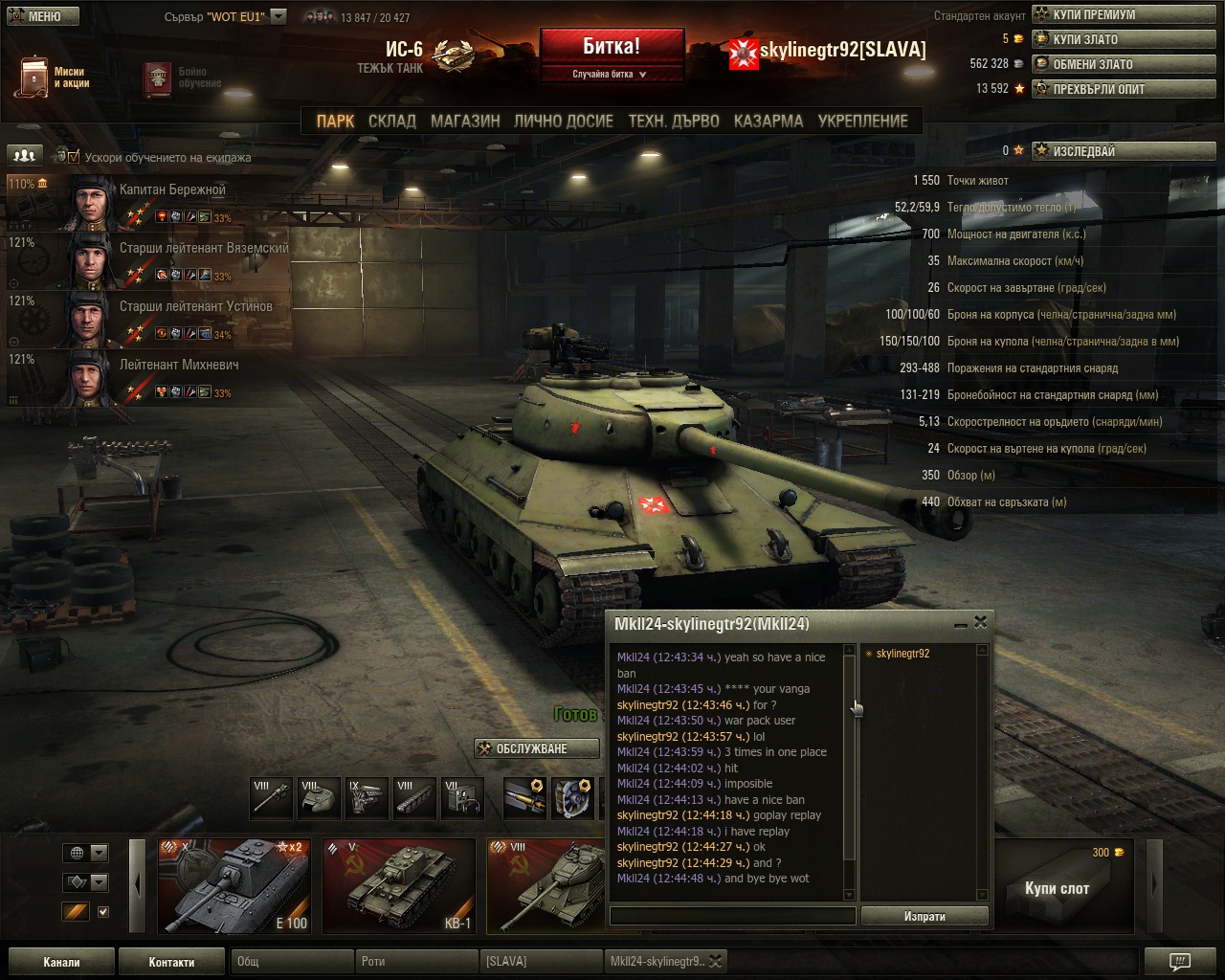Open the КАЗАРМА tab
This screenshot has height=980, width=1225.
tap(768, 122)
